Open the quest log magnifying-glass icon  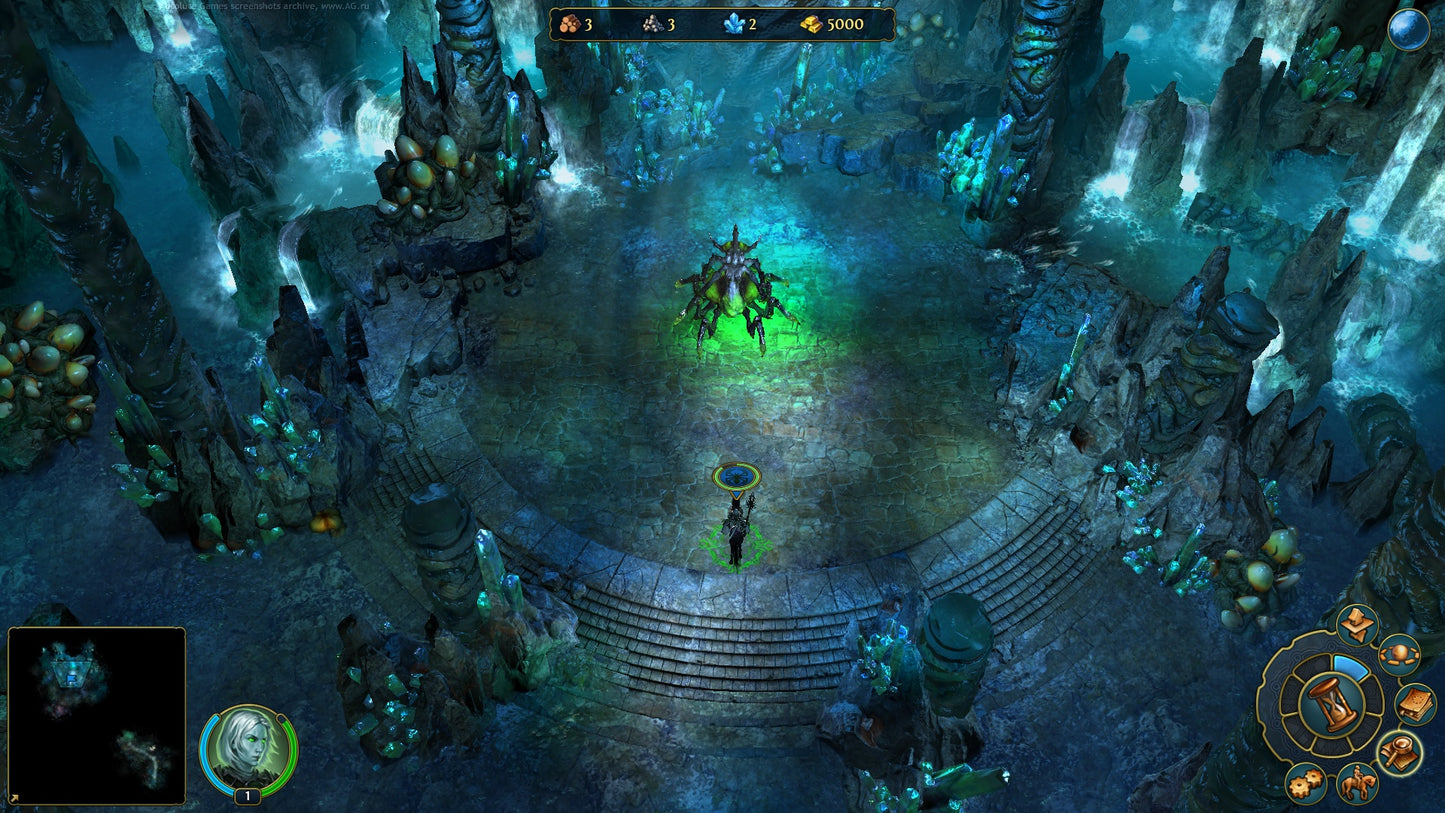(1399, 748)
